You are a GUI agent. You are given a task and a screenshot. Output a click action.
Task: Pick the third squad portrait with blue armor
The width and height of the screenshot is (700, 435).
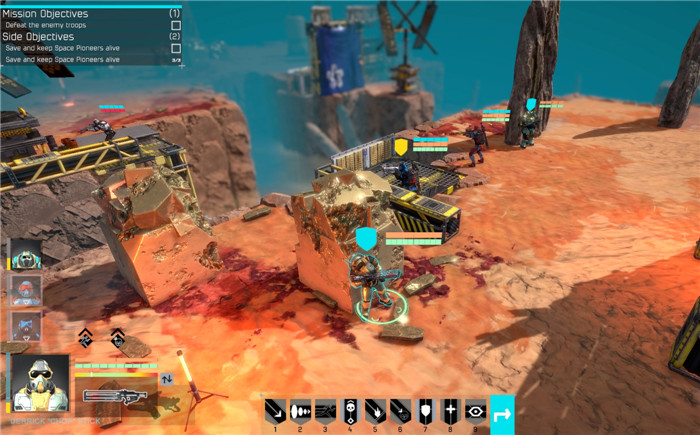pos(25,326)
